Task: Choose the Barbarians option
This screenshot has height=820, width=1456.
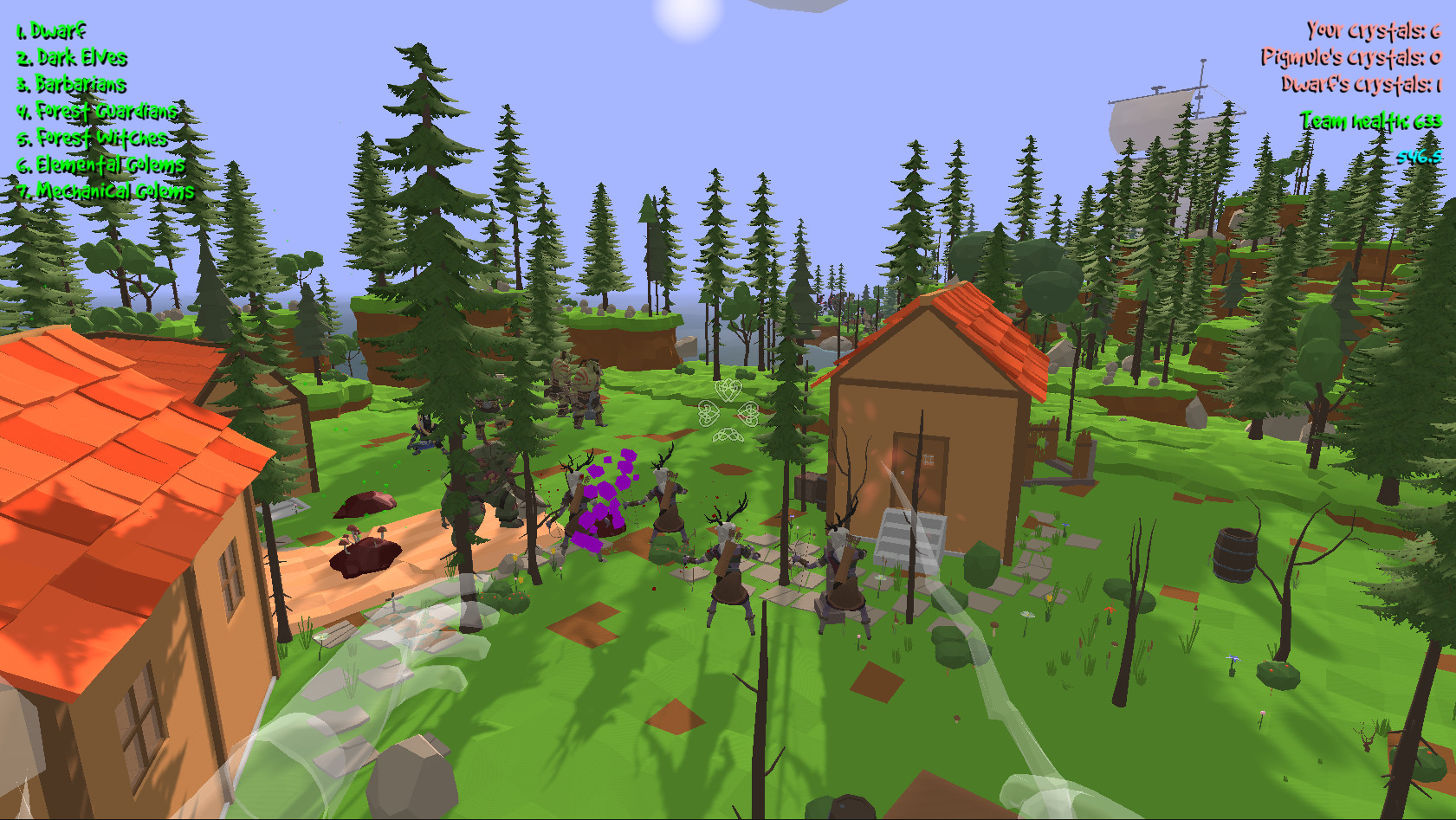Action: click(x=69, y=84)
